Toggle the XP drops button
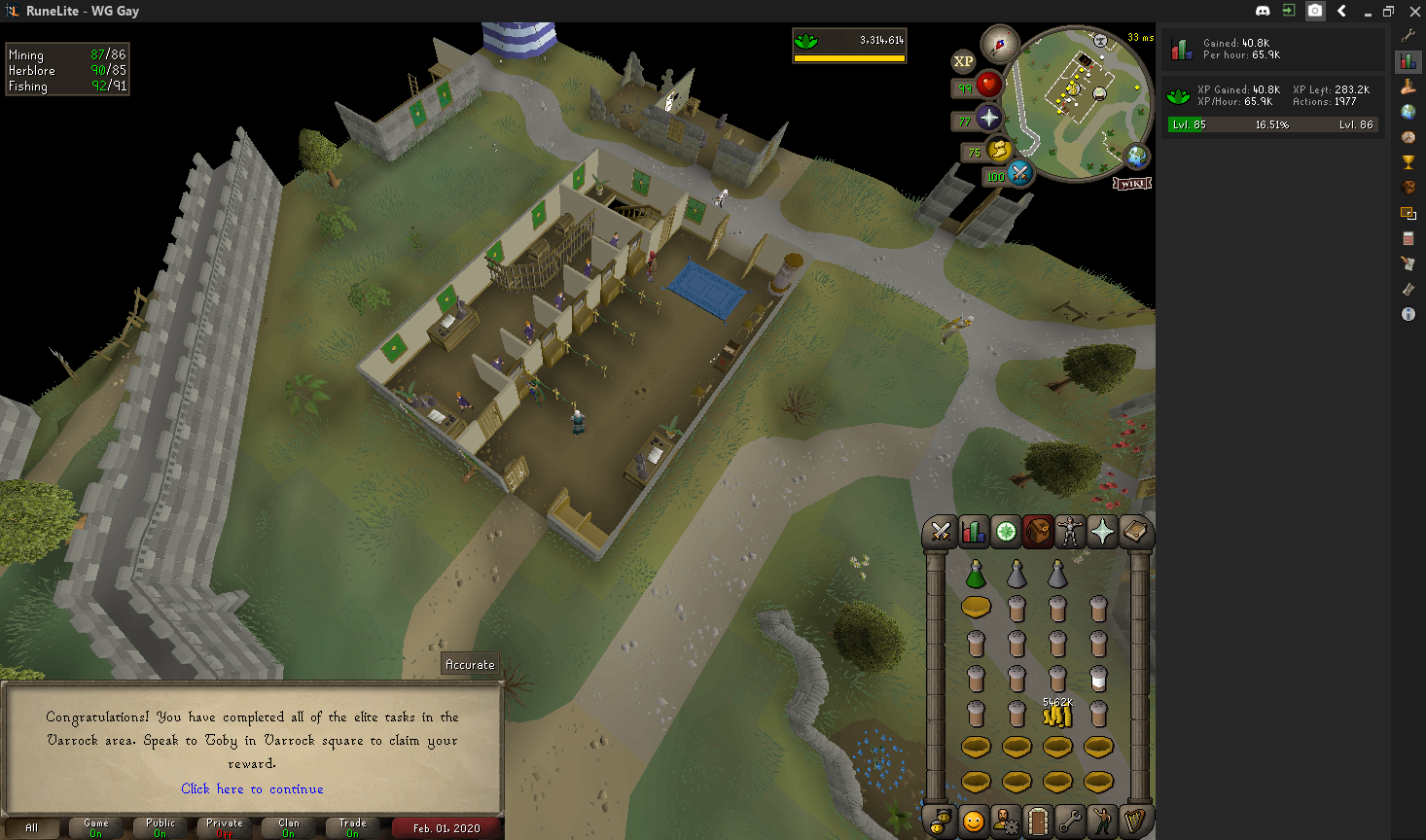 963,61
